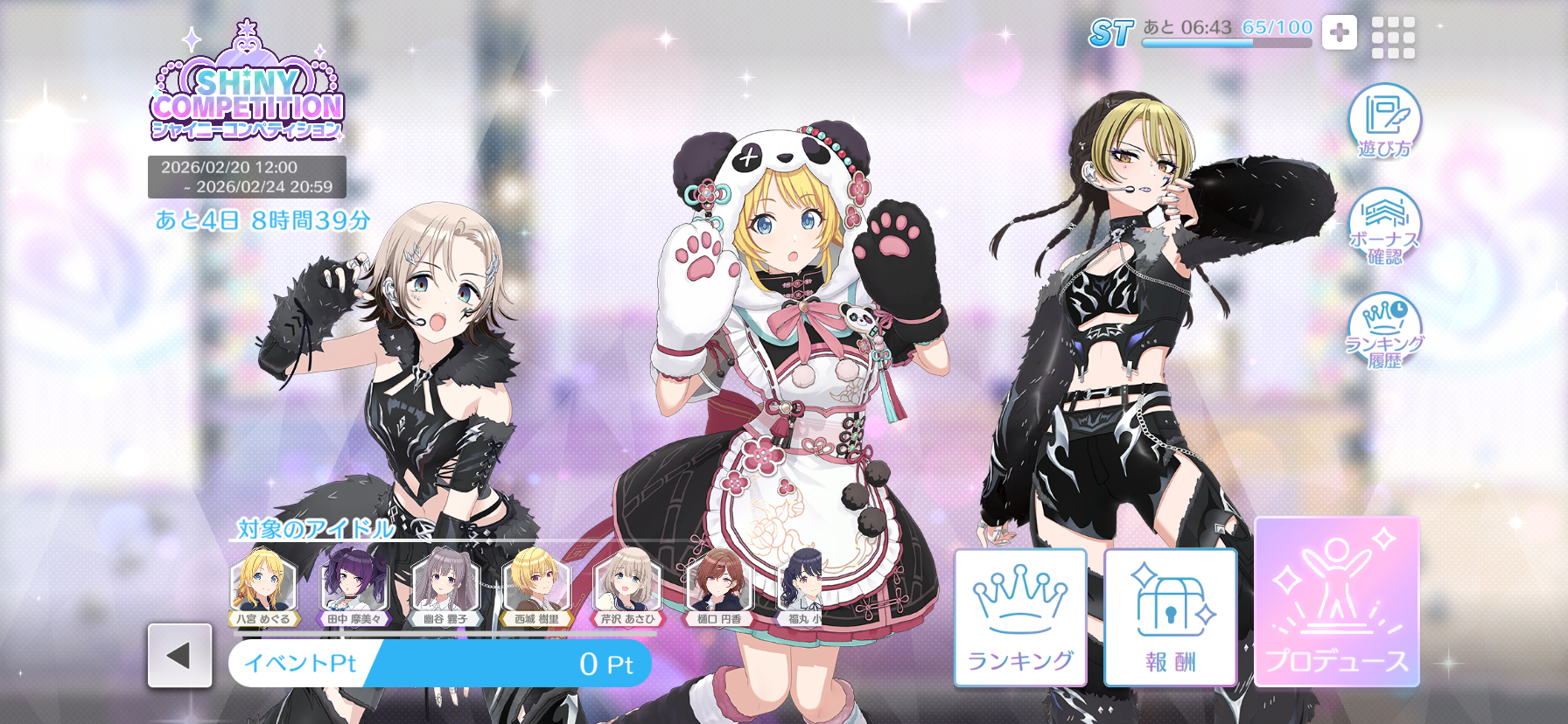Check ボーナス確認 bonus info

point(1384,227)
